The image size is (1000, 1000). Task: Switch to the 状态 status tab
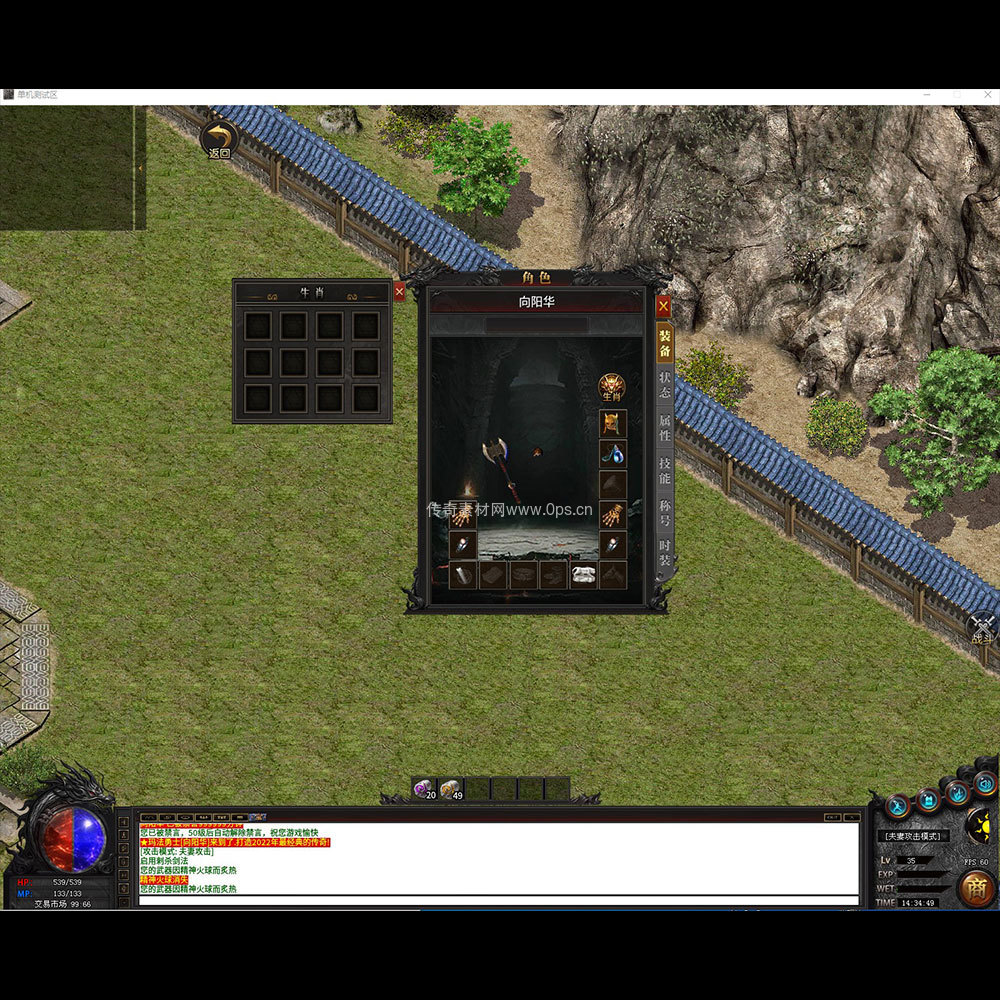click(x=665, y=385)
